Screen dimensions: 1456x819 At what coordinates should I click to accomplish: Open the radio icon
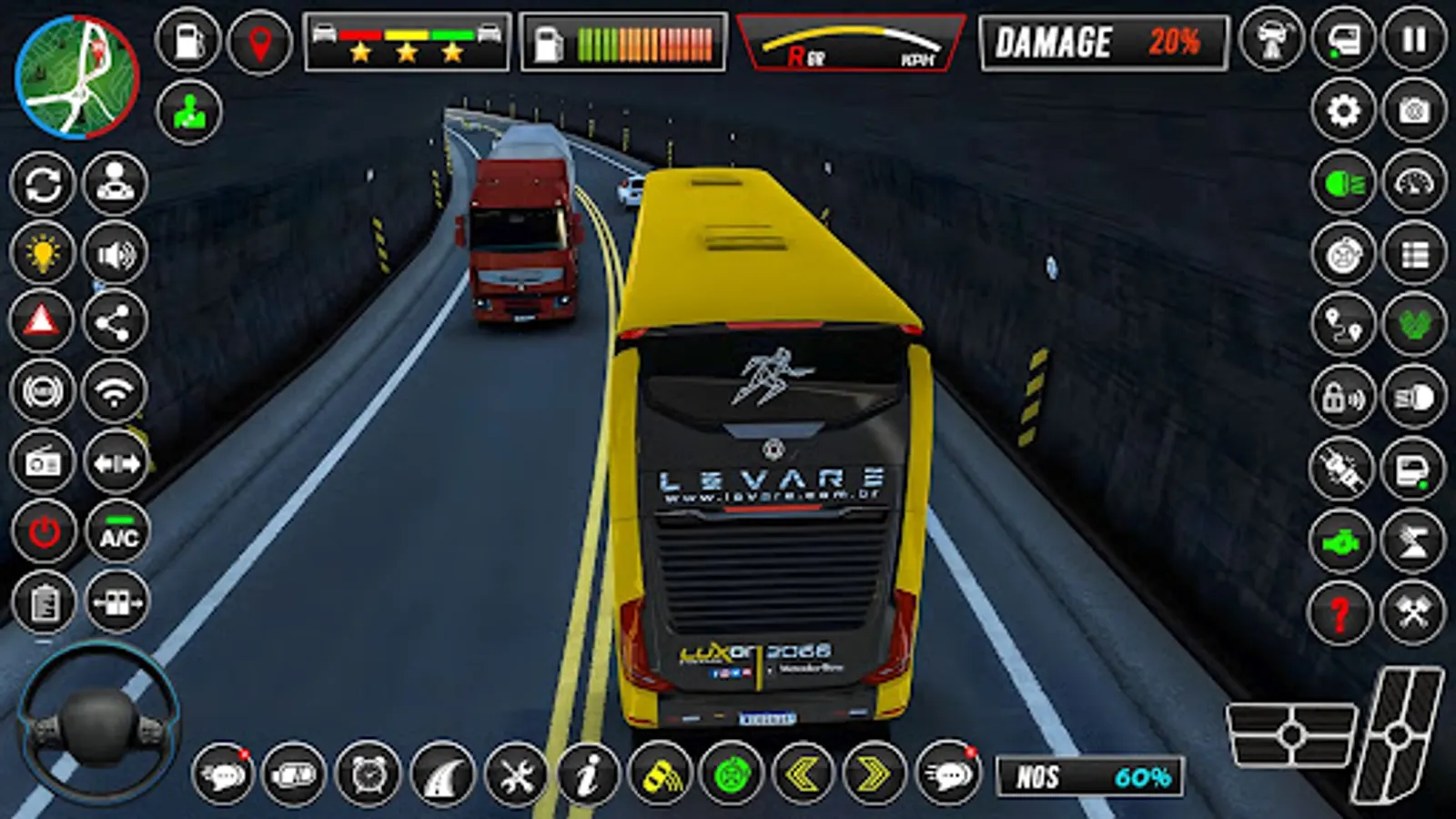pos(42,461)
